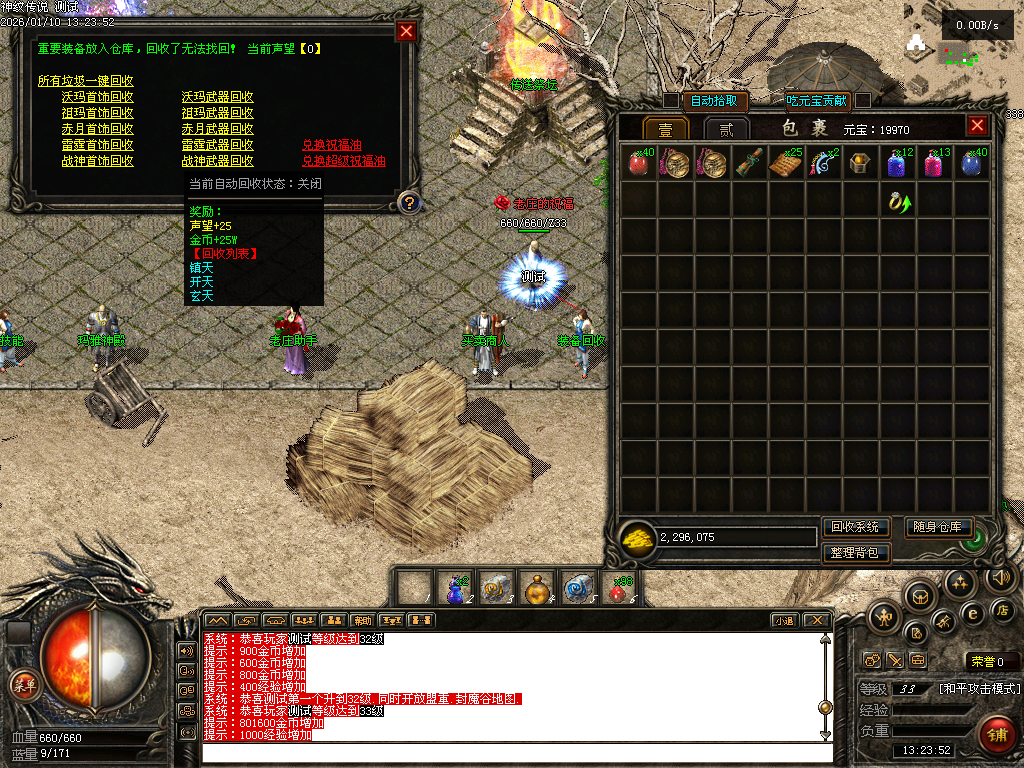Open the round 铺 shop button
1024x768 pixels.
pyautogui.click(x=996, y=735)
